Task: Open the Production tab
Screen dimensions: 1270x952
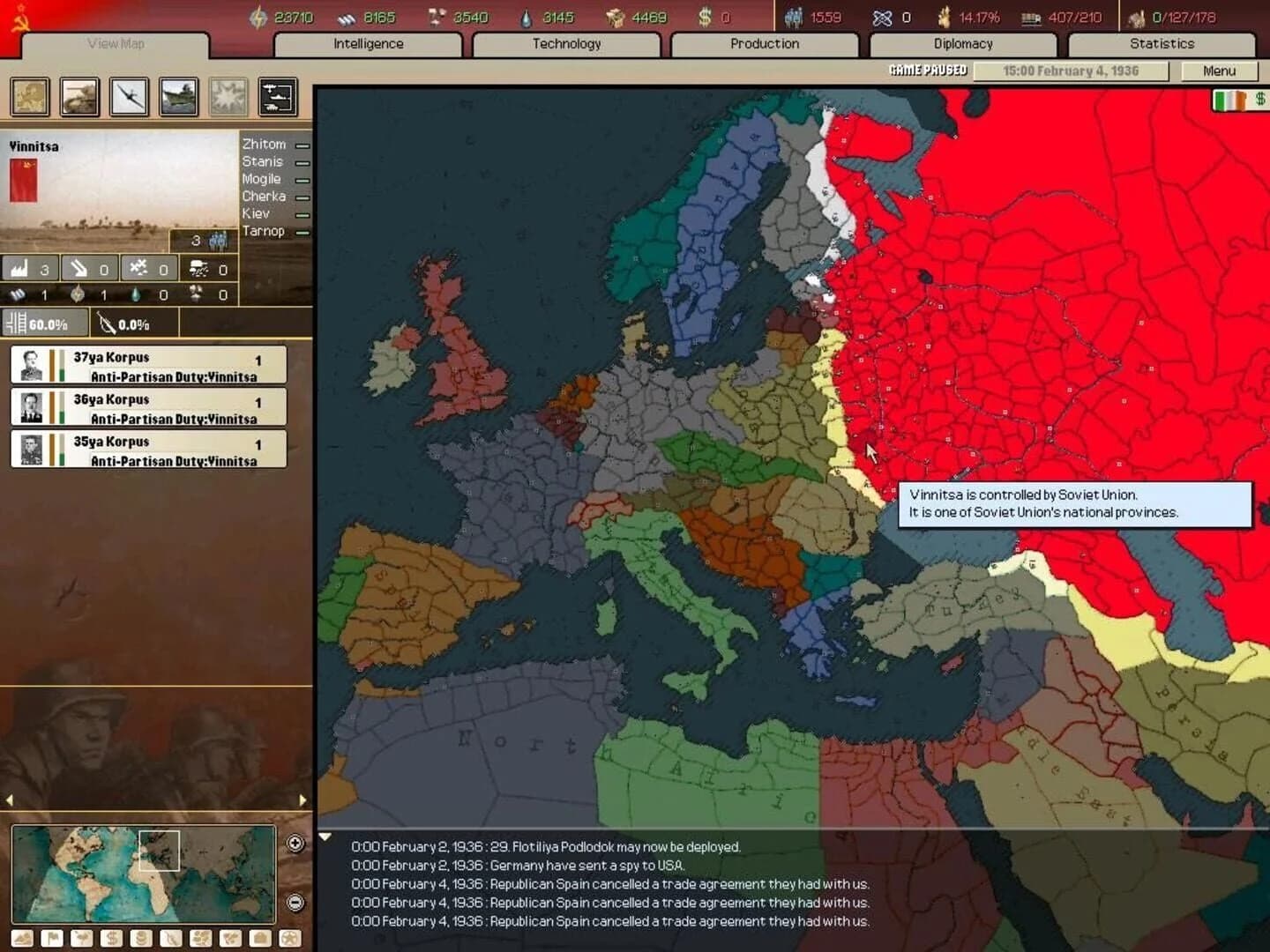Action: (764, 43)
